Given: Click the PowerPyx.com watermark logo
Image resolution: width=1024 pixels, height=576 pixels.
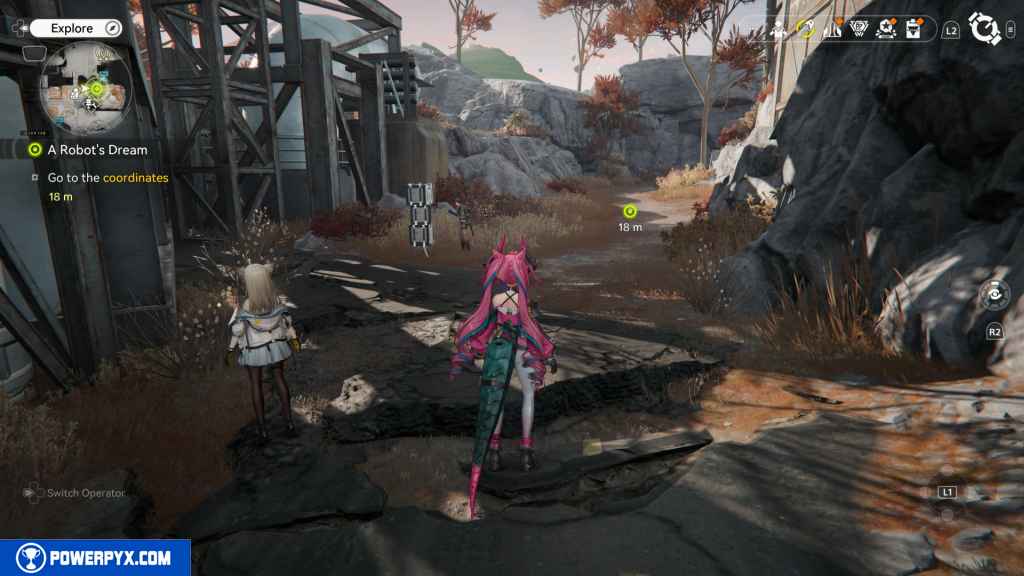Looking at the screenshot, I should [95, 558].
